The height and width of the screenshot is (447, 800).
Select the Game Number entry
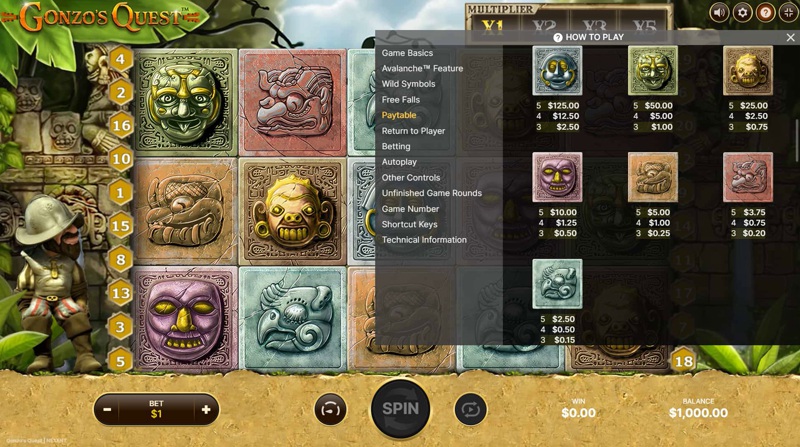click(410, 209)
